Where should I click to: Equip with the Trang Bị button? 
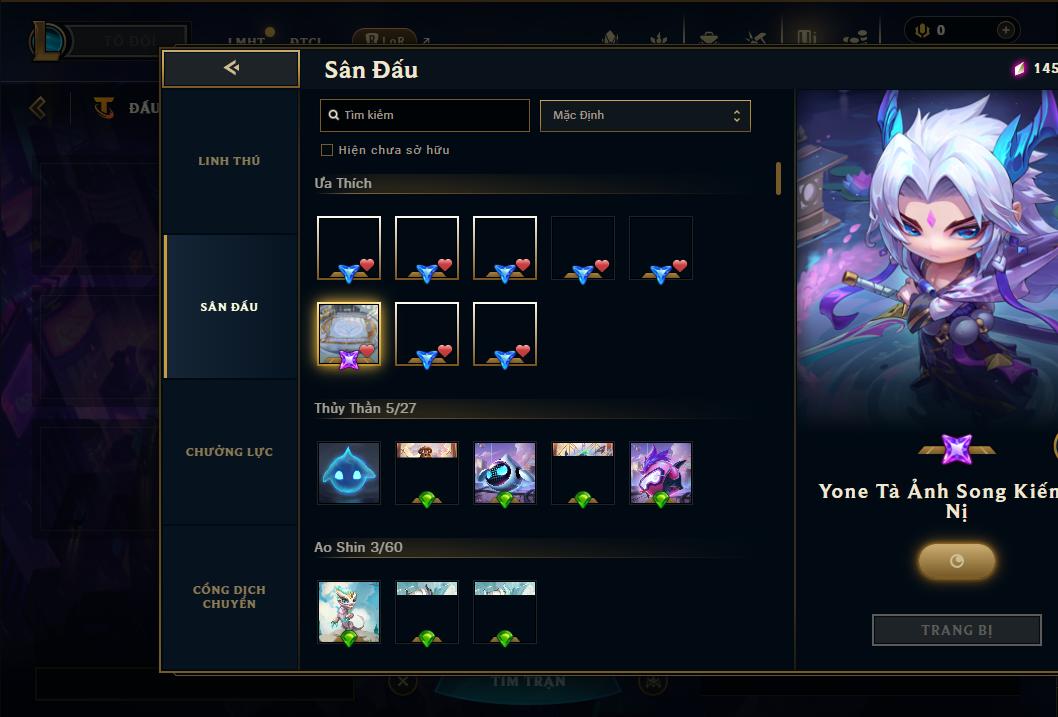pyautogui.click(x=956, y=630)
